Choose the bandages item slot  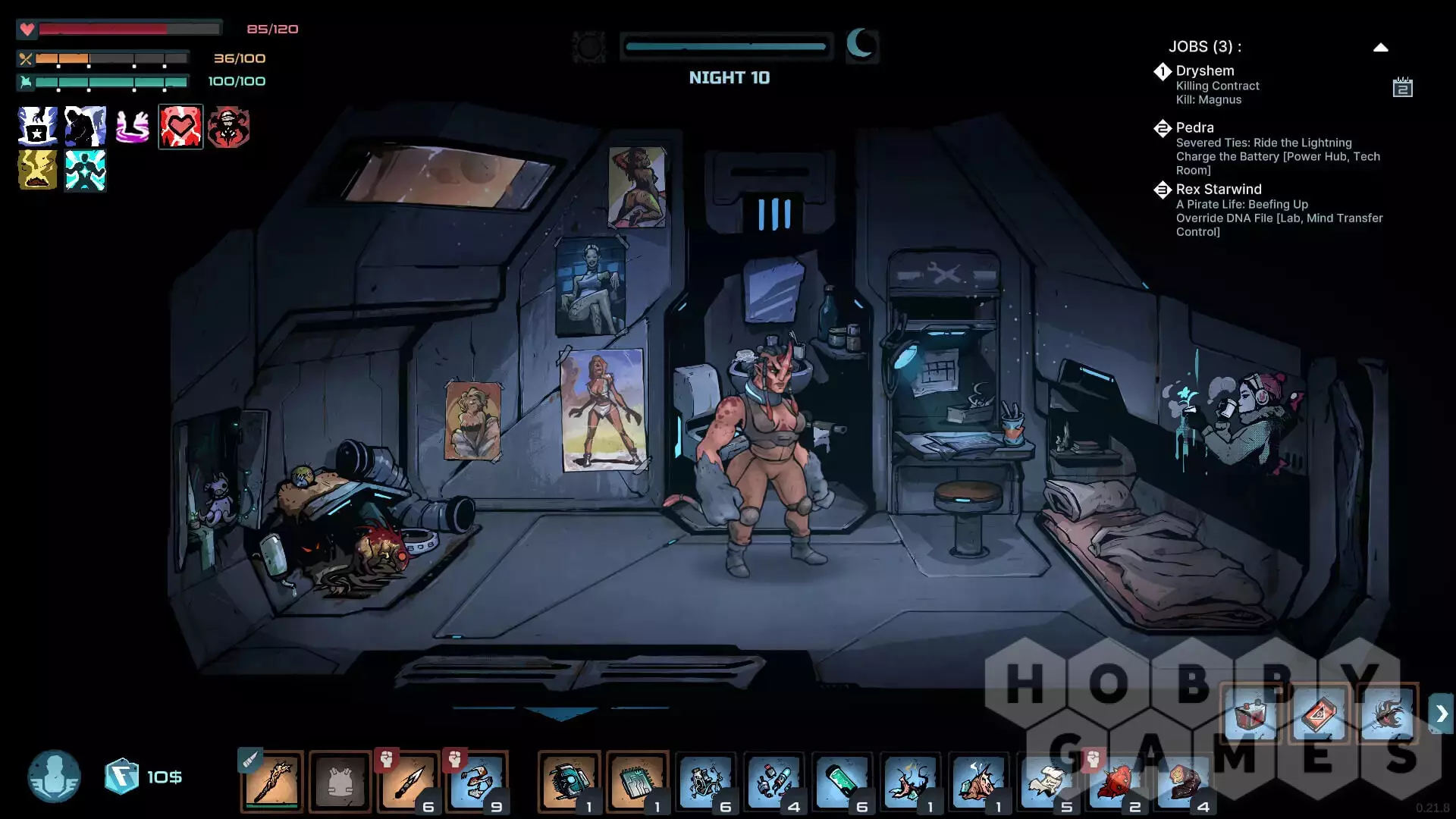coord(477,781)
